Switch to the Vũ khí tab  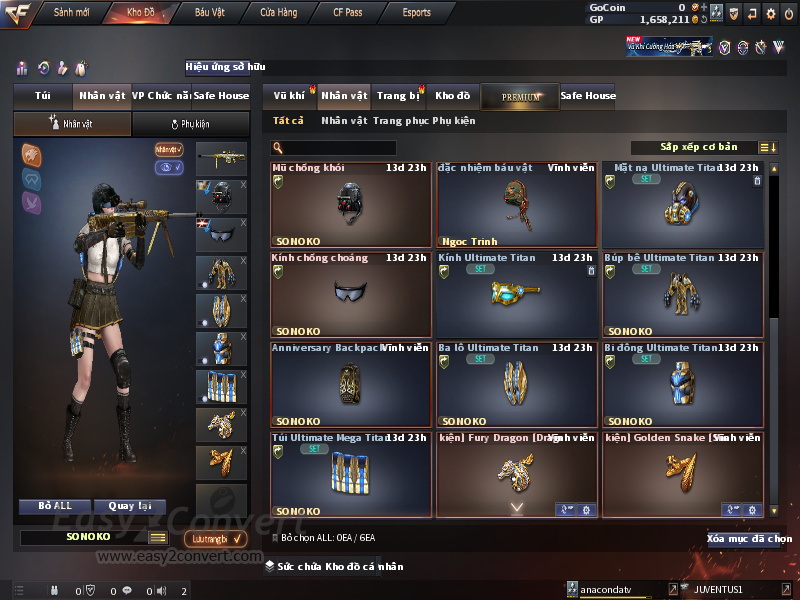(289, 96)
